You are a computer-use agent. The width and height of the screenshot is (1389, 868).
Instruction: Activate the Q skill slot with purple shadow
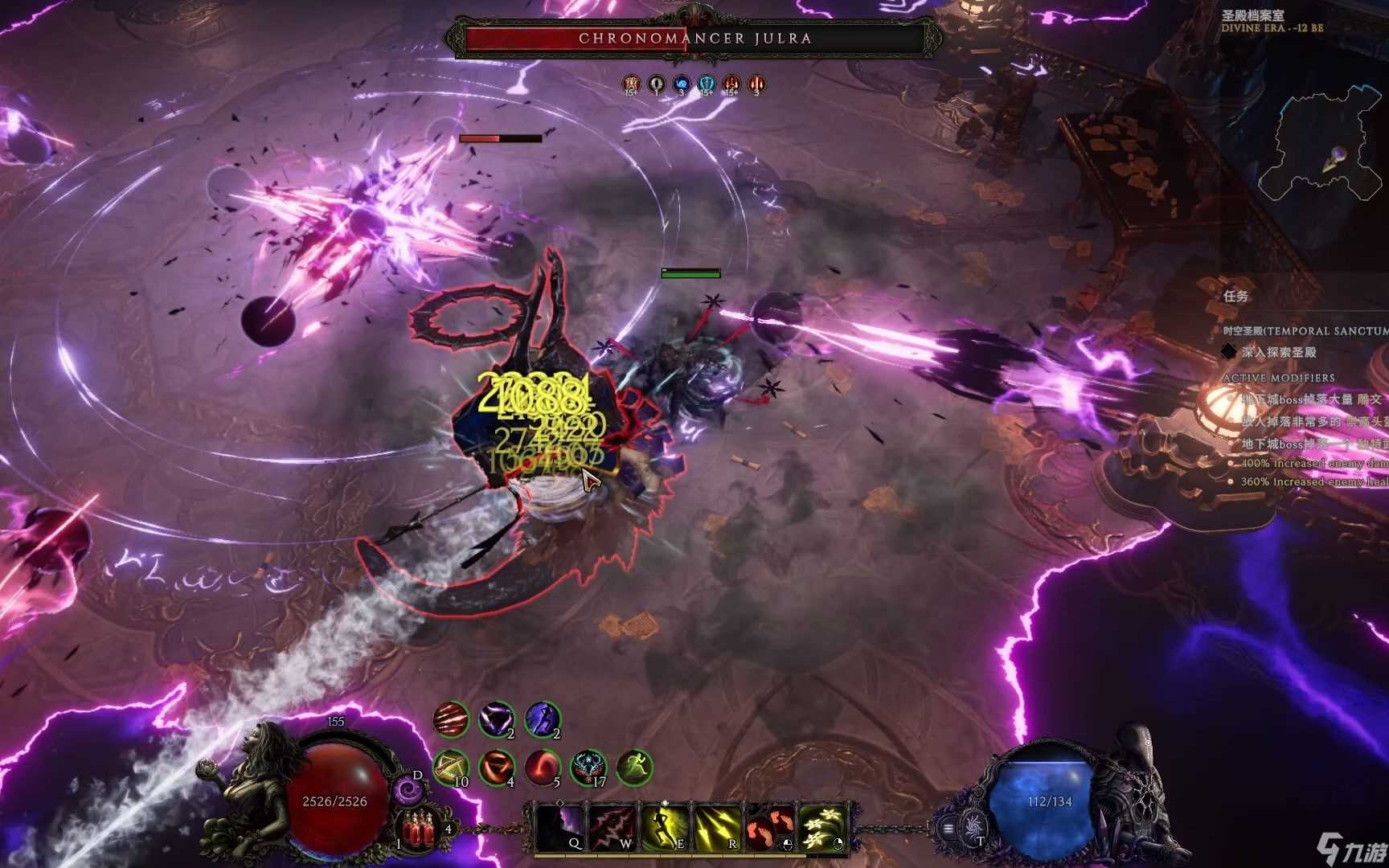tap(561, 826)
